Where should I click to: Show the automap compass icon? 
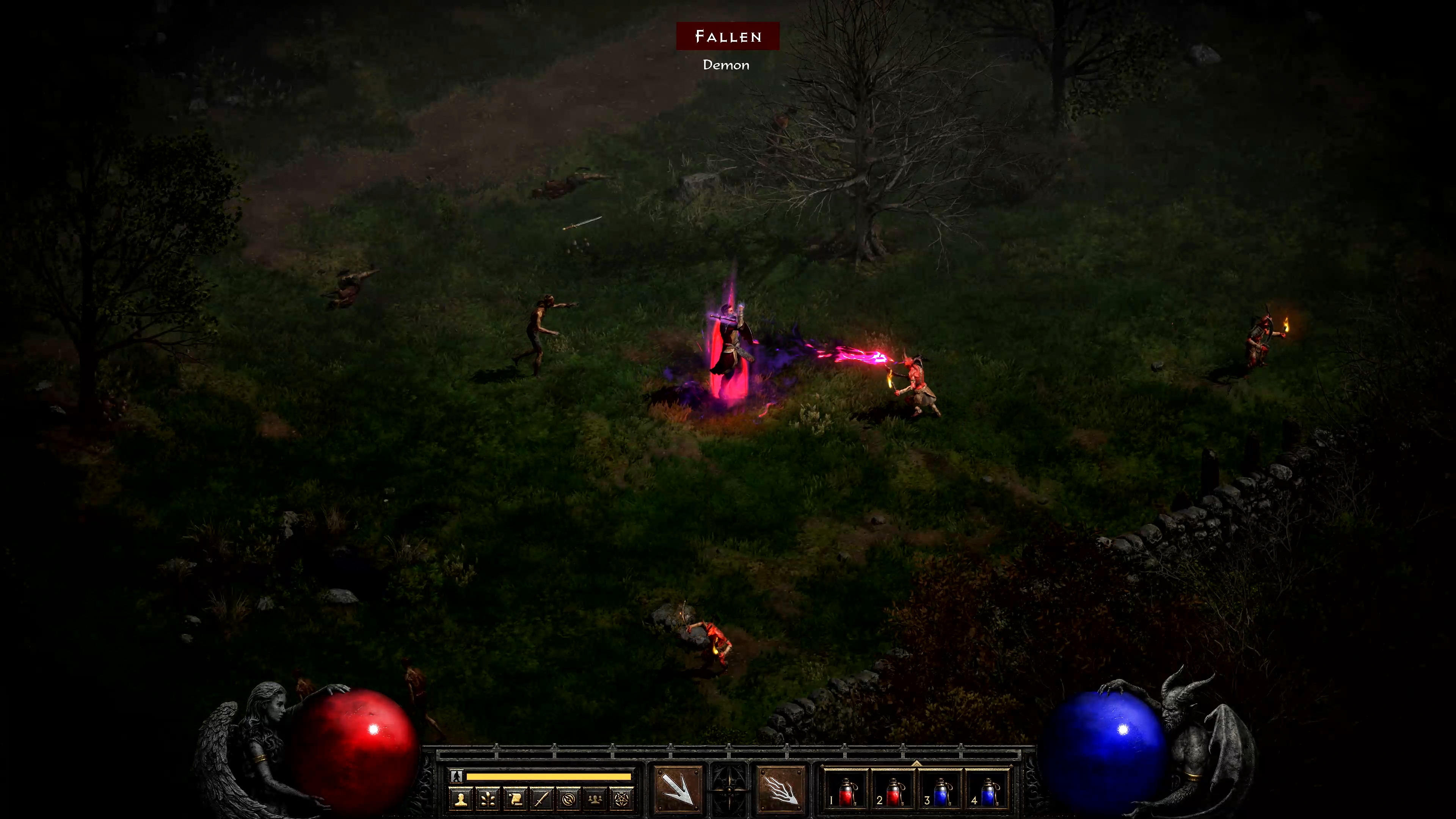[569, 799]
